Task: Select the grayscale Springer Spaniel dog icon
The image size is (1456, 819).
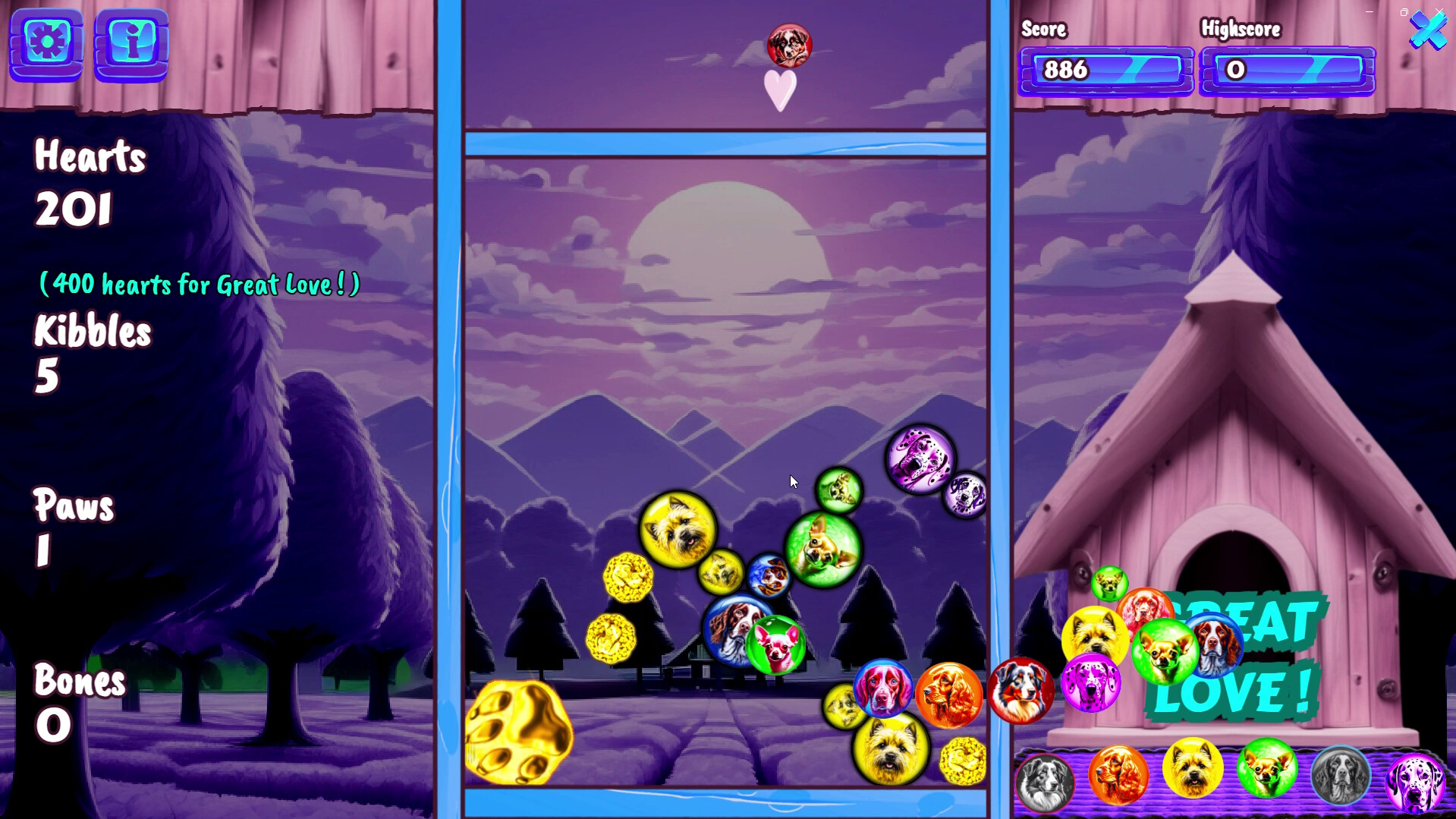Action: pyautogui.click(x=1340, y=771)
